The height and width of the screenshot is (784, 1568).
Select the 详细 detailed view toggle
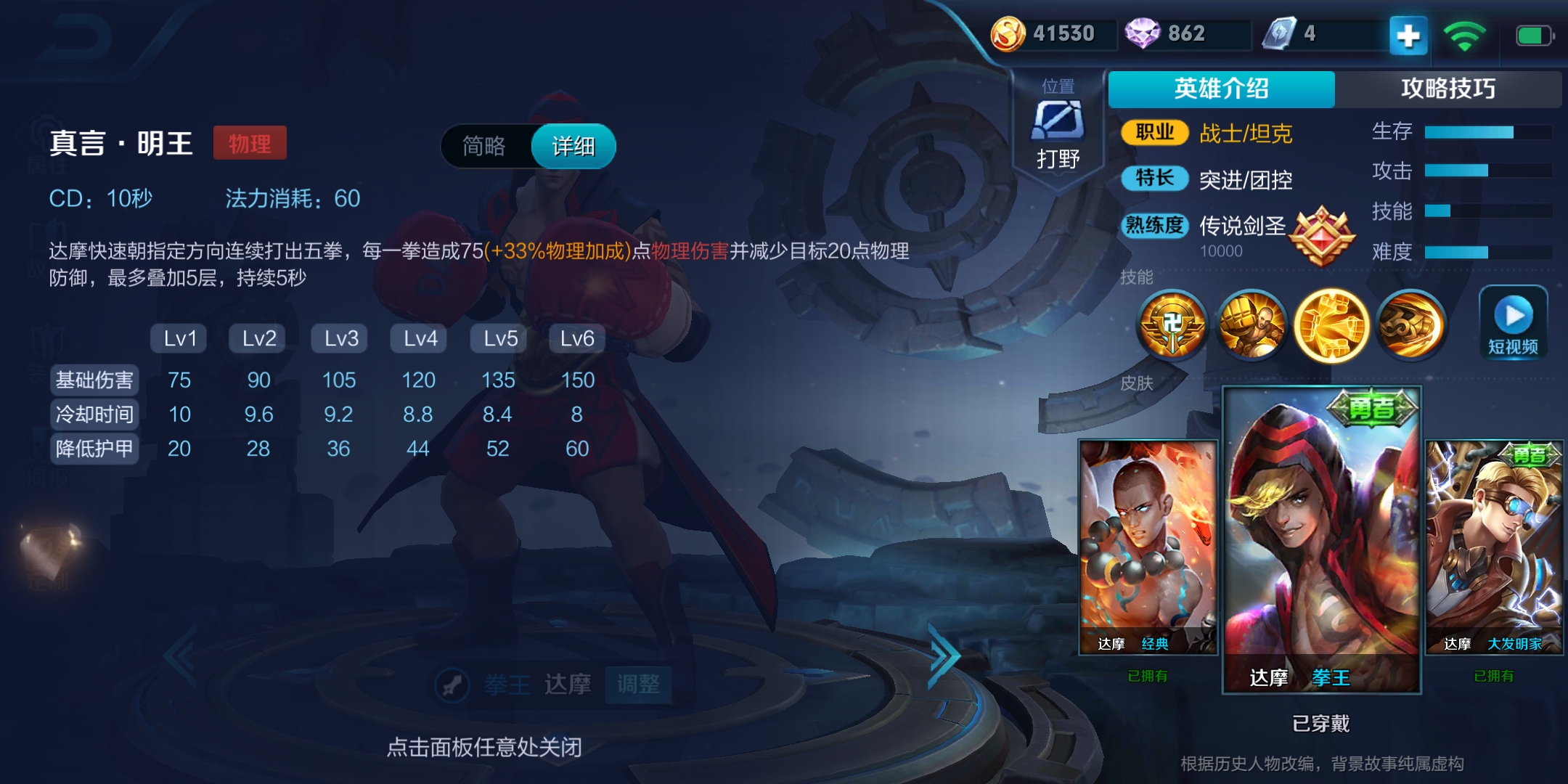573,146
